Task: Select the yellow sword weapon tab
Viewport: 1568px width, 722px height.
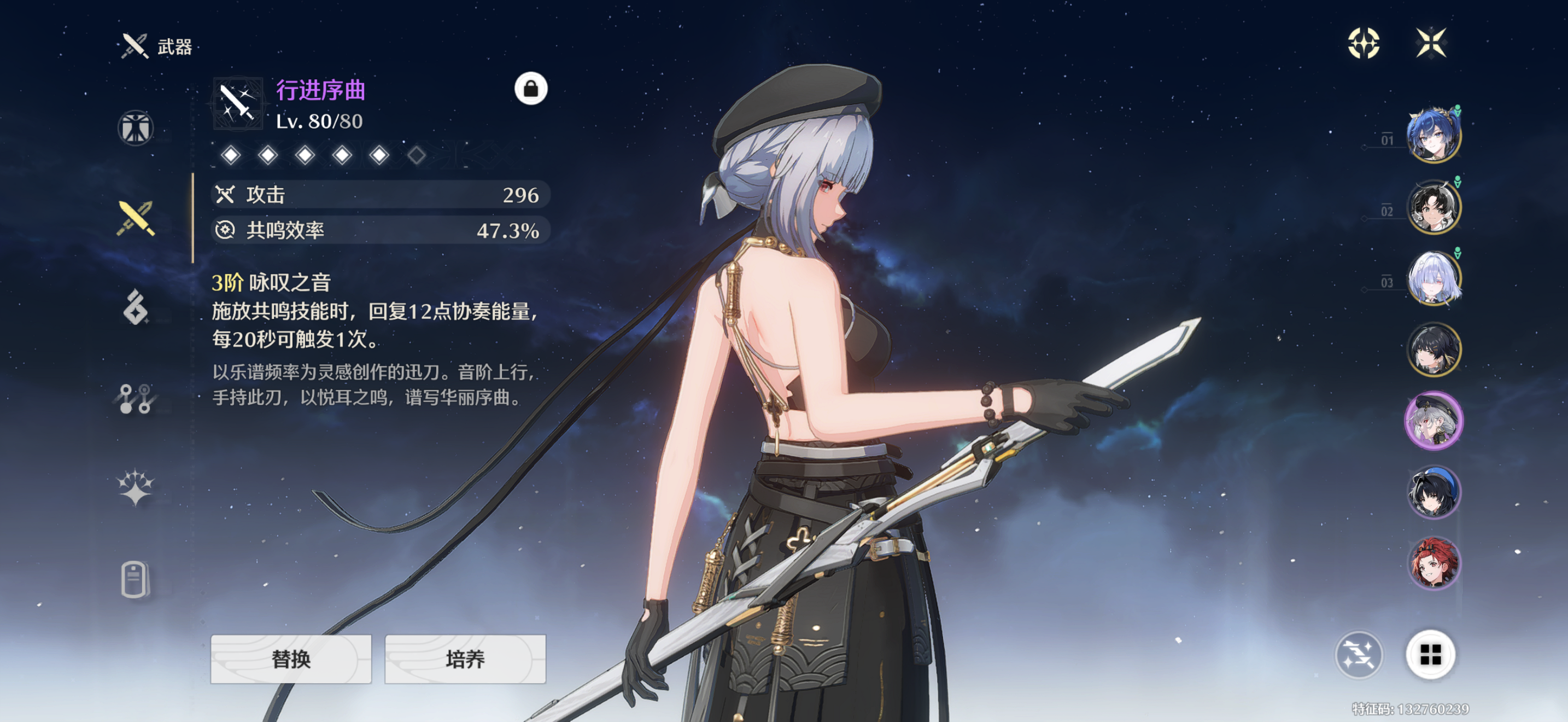Action: (135, 218)
